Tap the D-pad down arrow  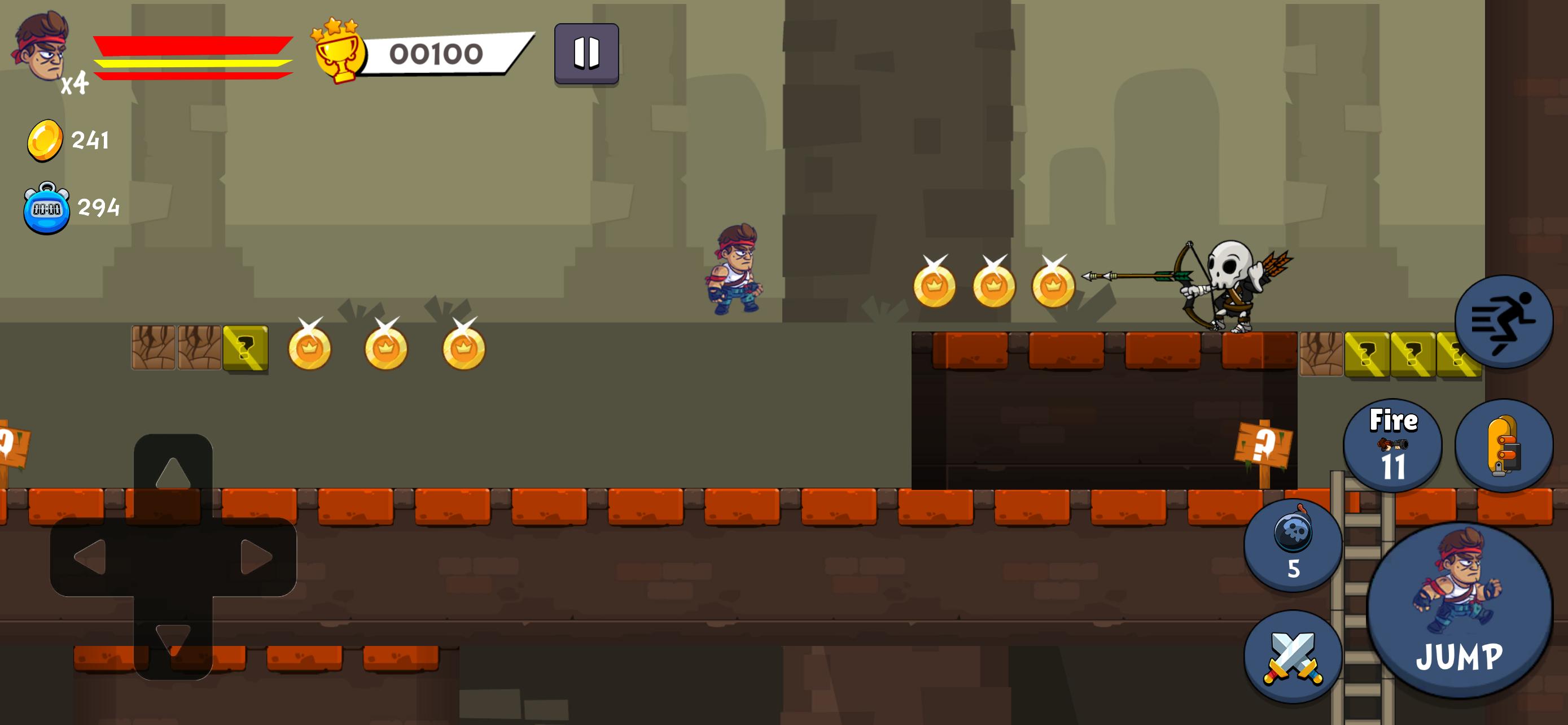(173, 639)
